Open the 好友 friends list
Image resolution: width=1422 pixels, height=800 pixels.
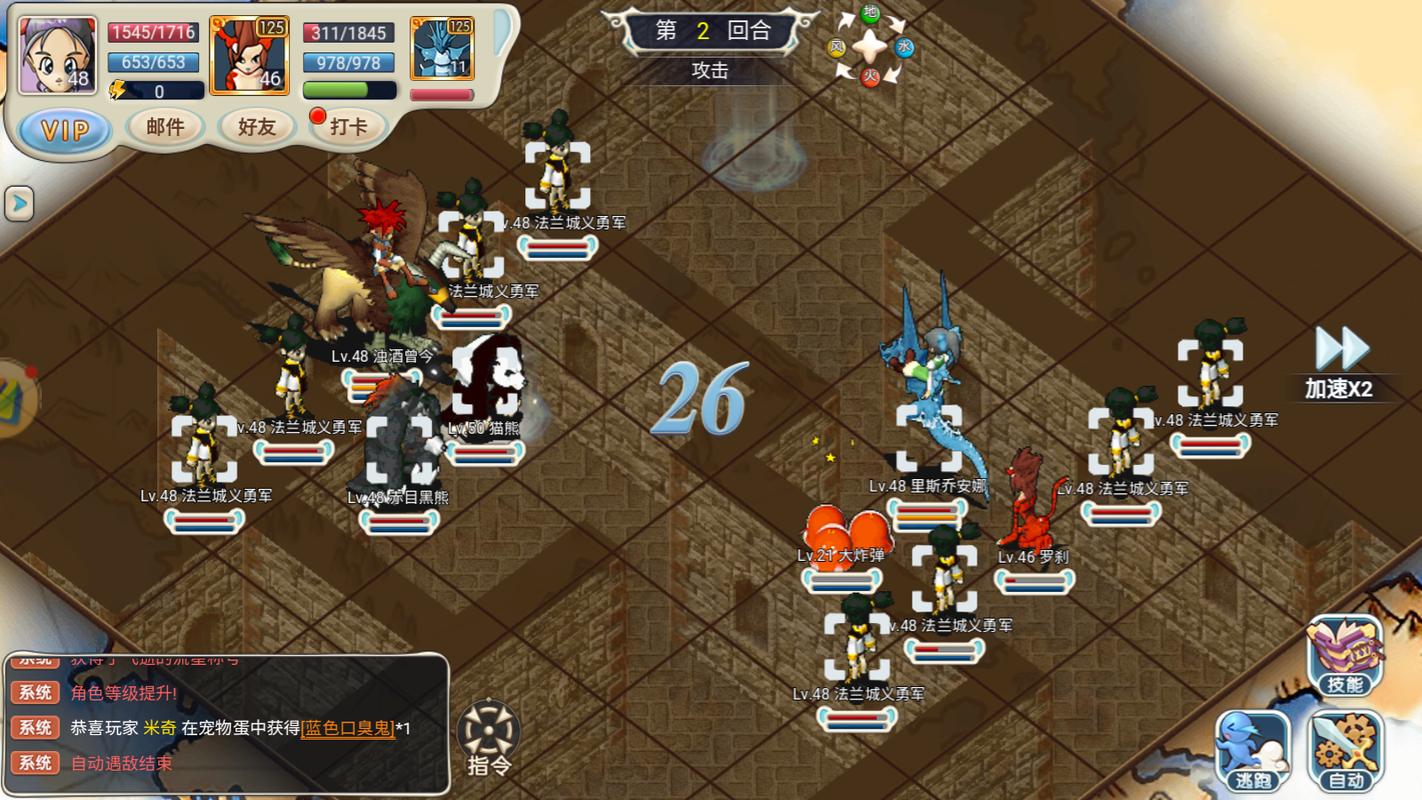(257, 127)
